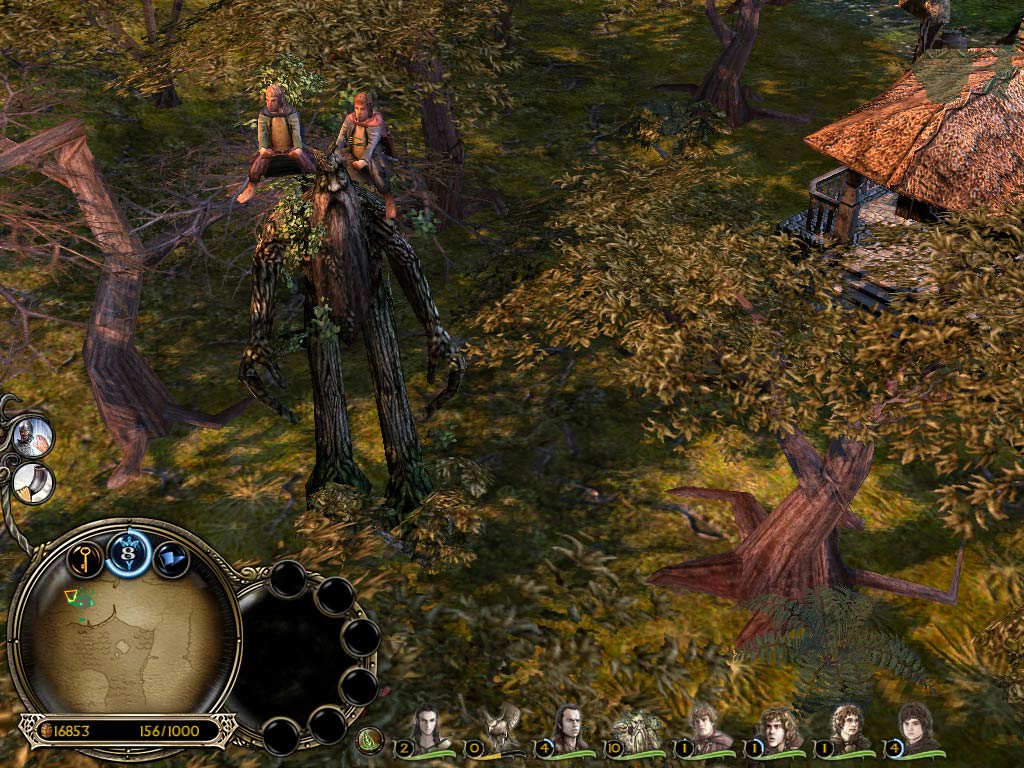Screen dimensions: 1024x768
Task: Activate the horn icon
Action: [x=33, y=483]
